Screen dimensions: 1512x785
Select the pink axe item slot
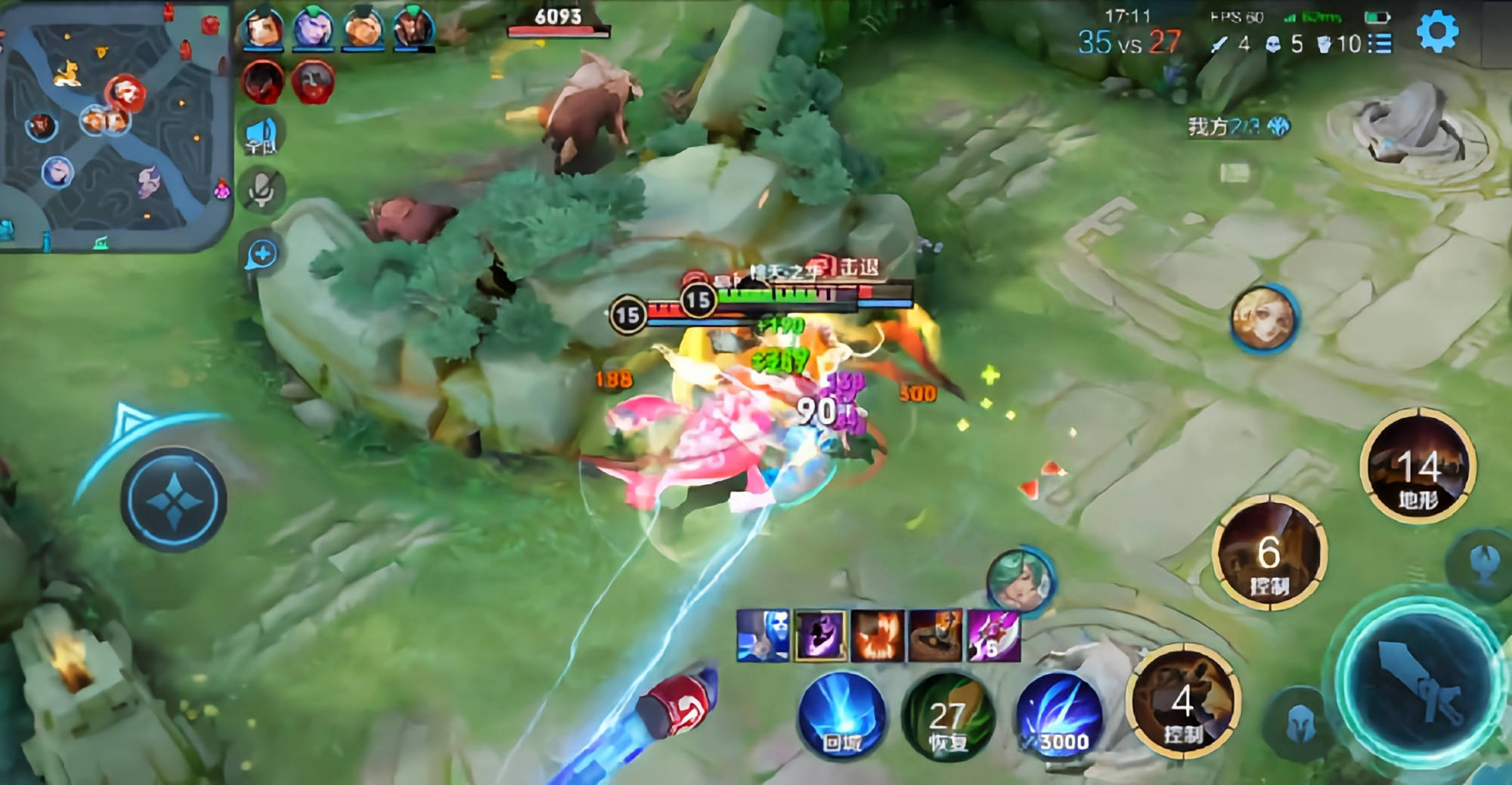993,635
